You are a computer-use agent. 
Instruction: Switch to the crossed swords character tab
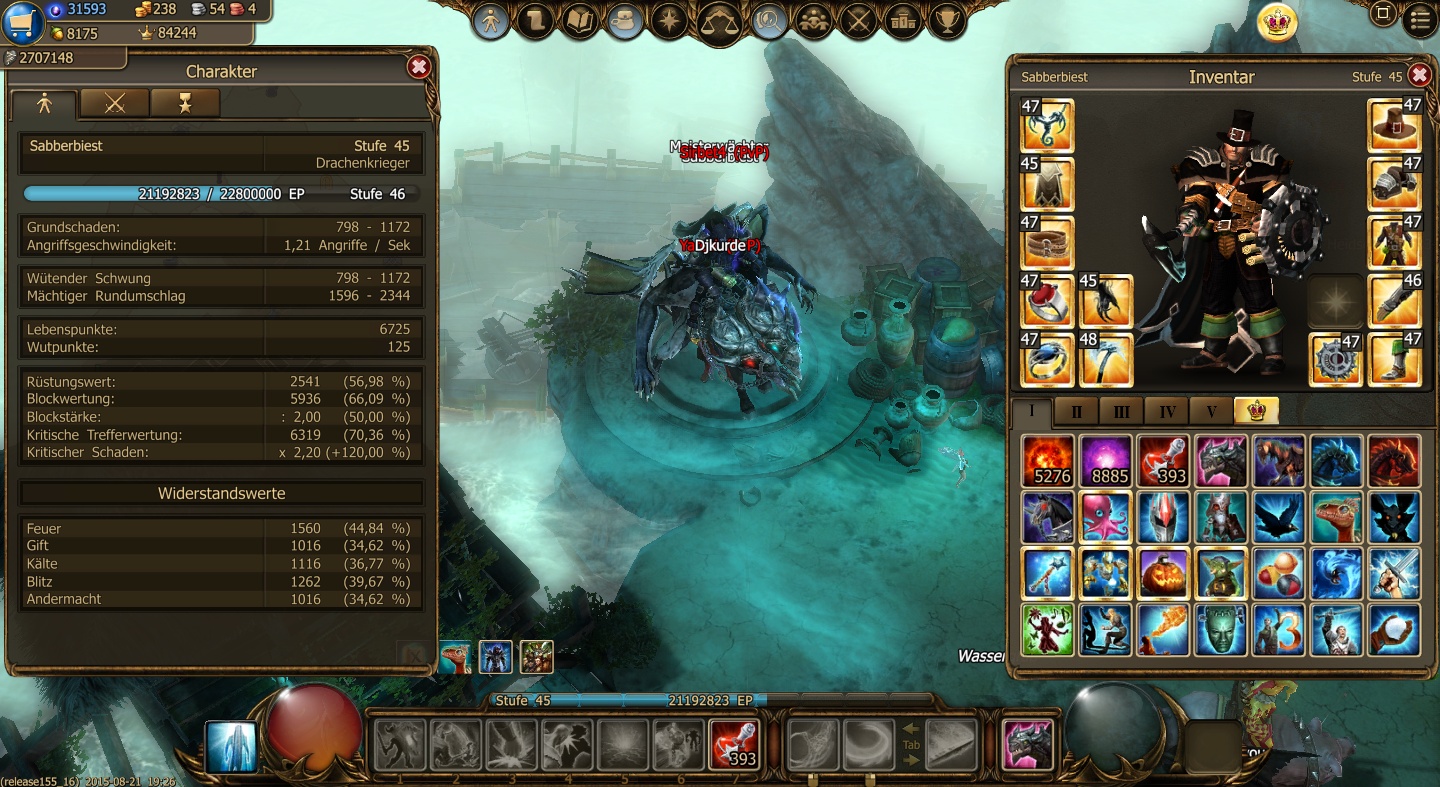115,103
